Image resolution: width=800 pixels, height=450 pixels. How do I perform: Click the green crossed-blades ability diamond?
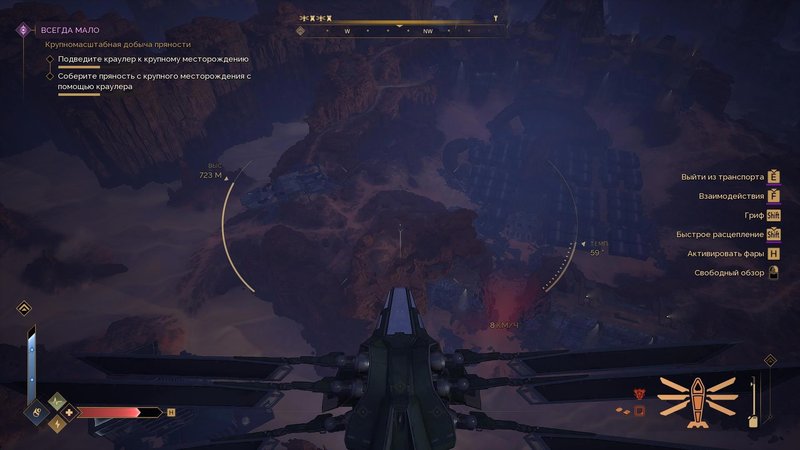pos(56,401)
